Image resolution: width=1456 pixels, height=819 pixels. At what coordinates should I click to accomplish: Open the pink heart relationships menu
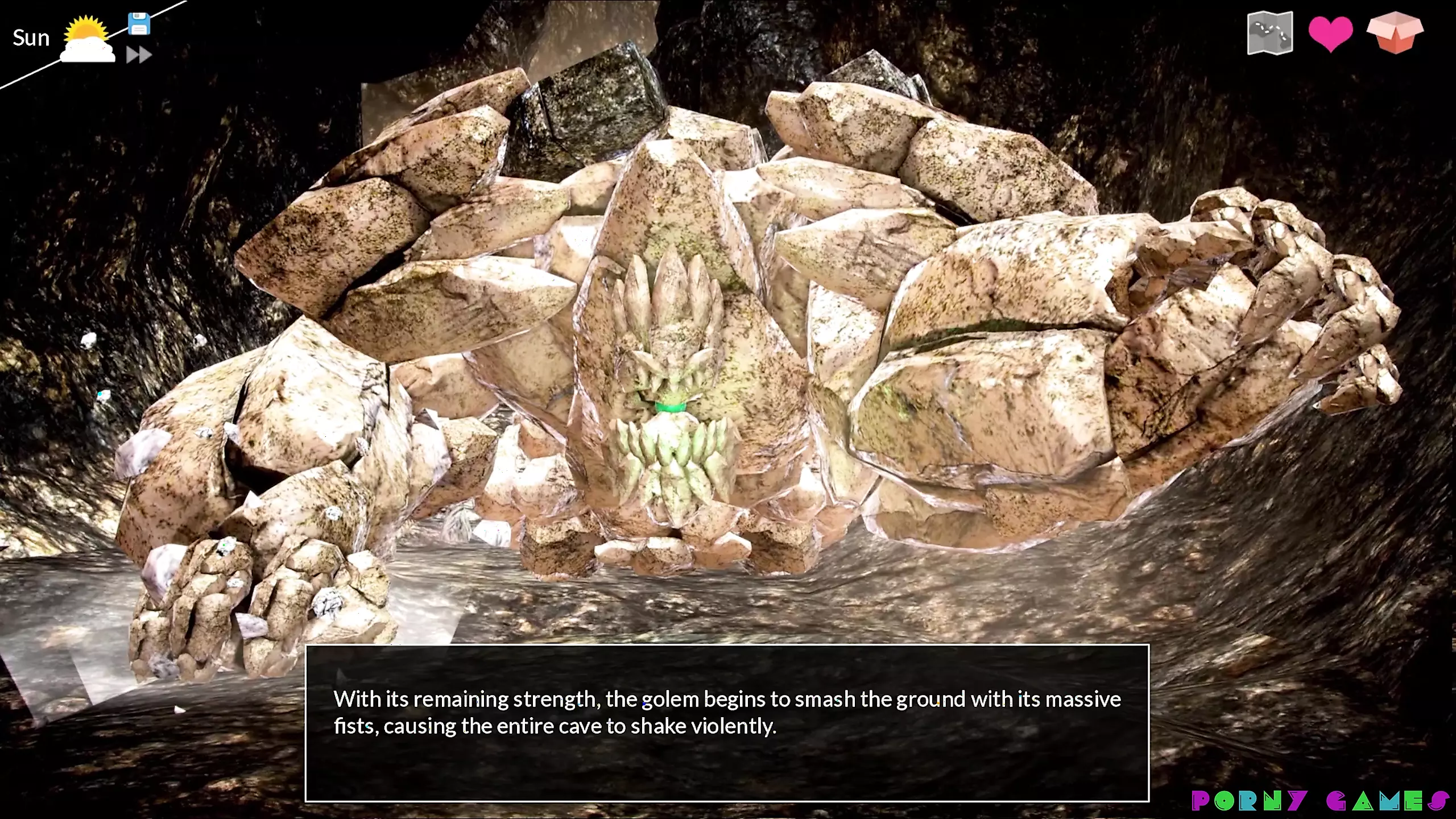point(1330,34)
